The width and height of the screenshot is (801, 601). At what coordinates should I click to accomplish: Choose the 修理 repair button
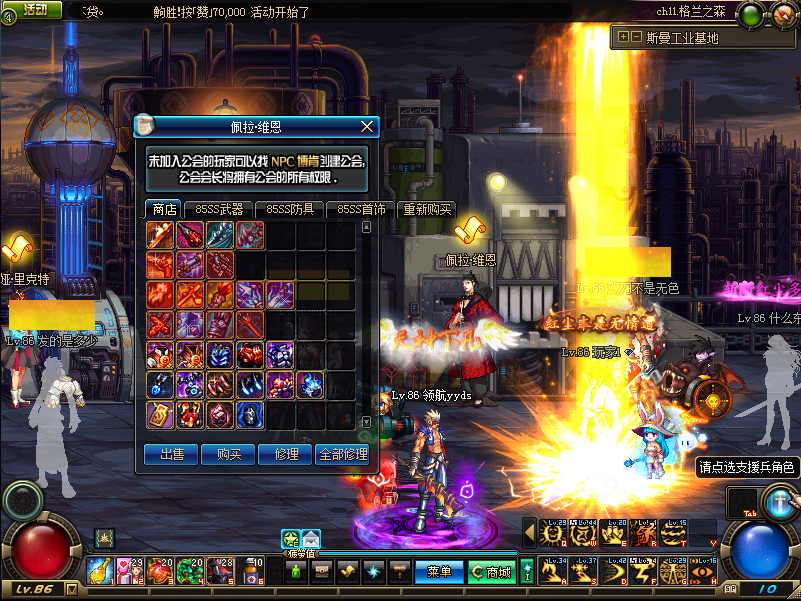tap(285, 454)
